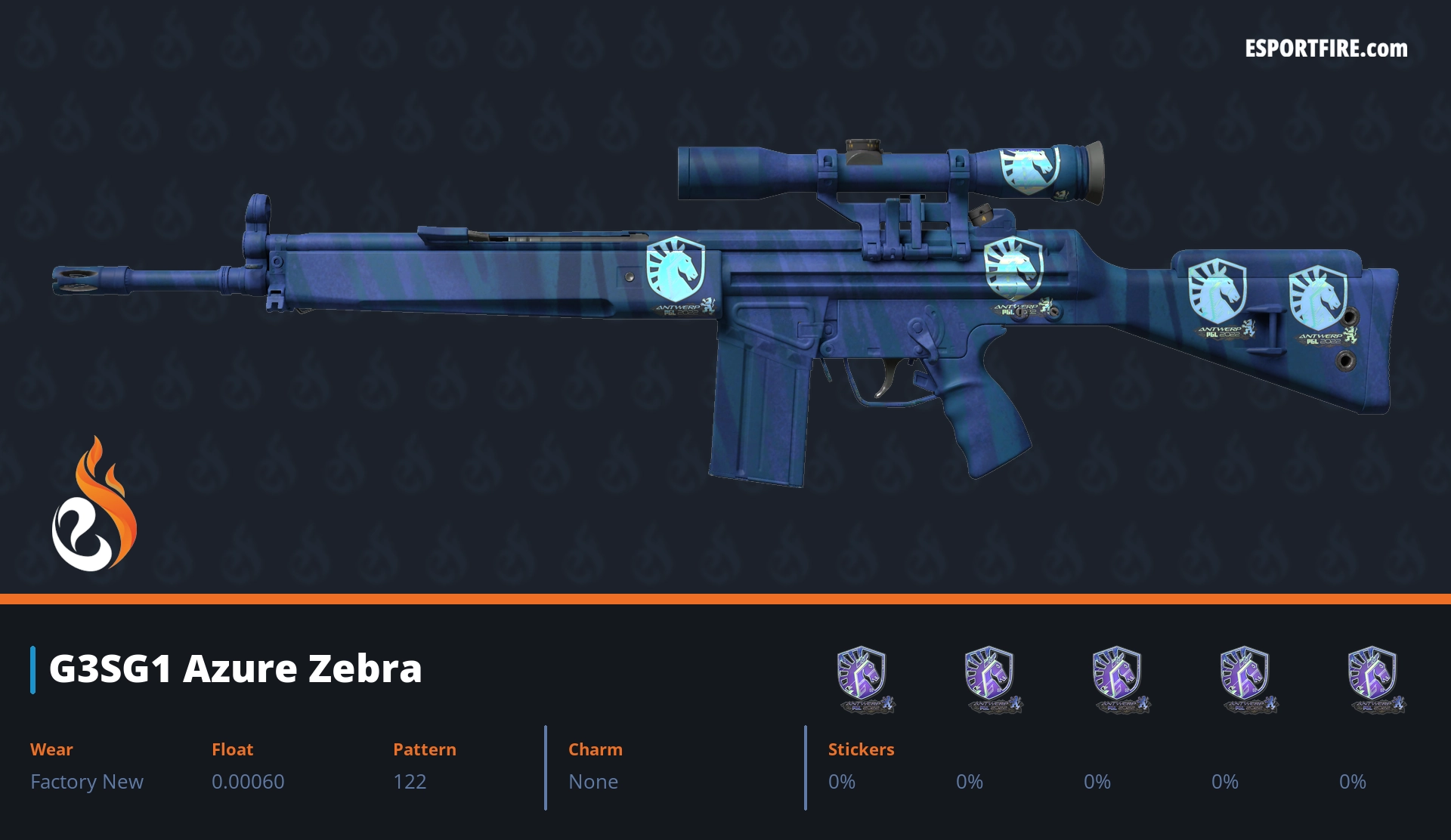
Task: Click the ESPORTFIRE.com site name
Action: pos(1326,49)
